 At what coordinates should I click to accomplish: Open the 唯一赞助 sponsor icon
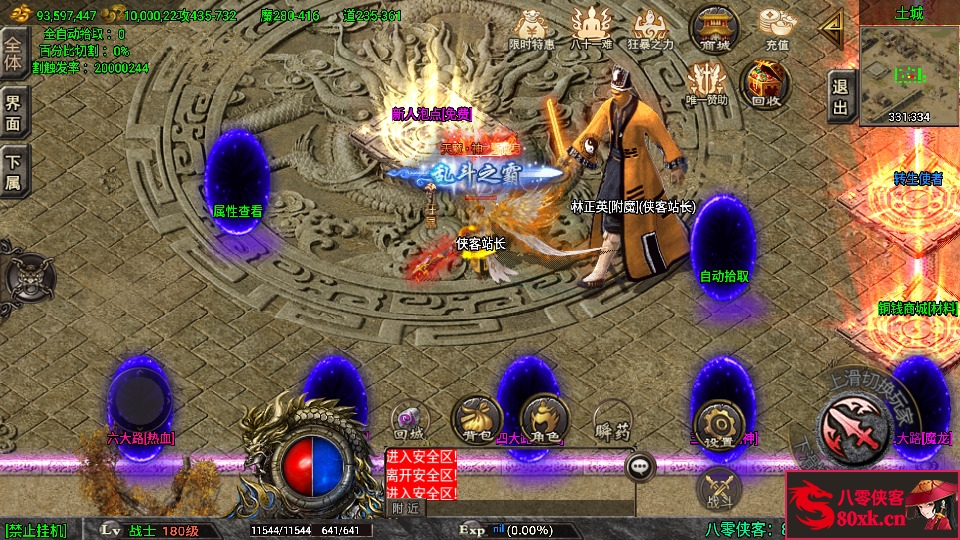[x=707, y=83]
